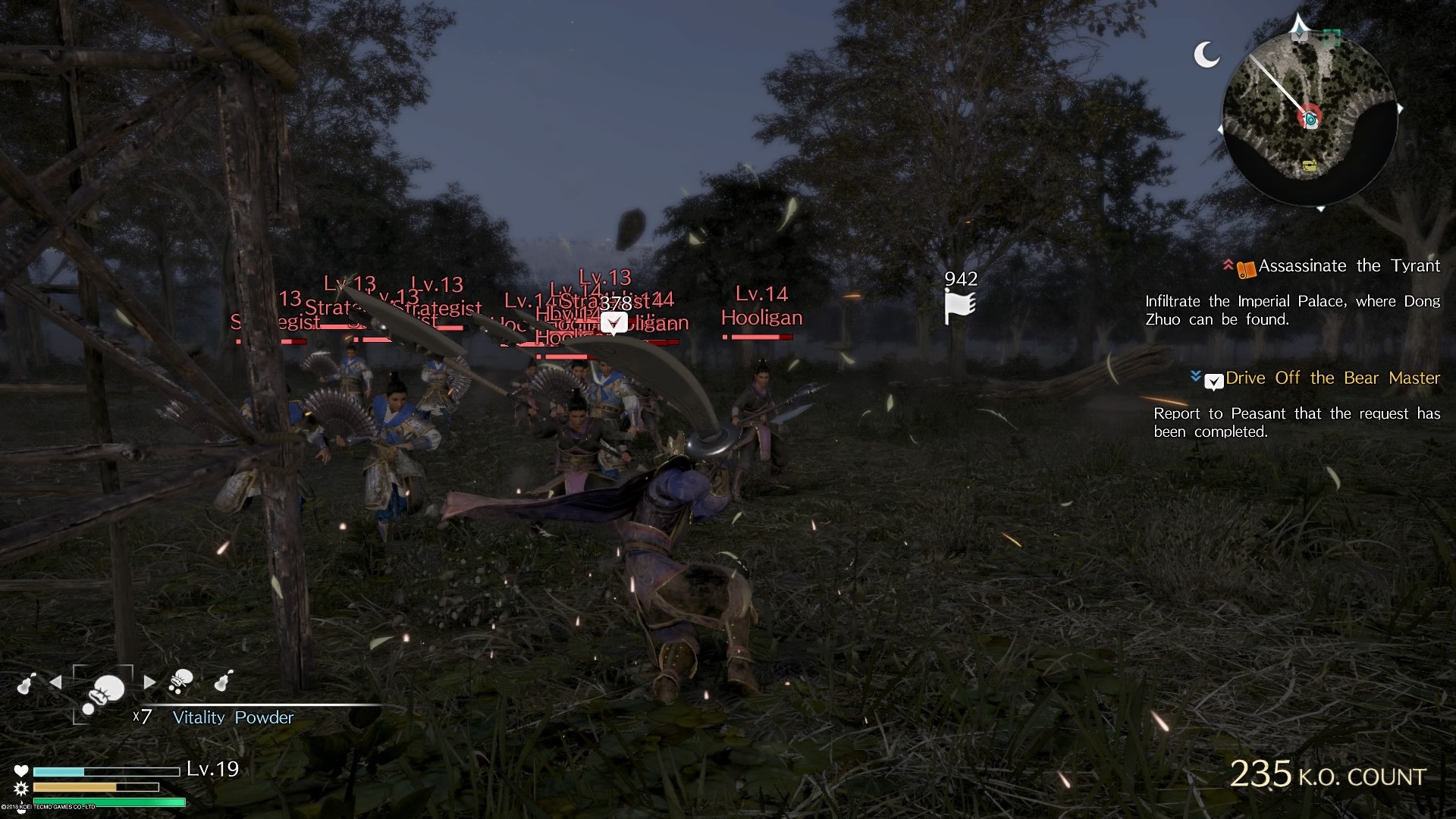This screenshot has height=819, width=1456.
Task: Select the player marker on the minimap
Action: pos(1310,118)
